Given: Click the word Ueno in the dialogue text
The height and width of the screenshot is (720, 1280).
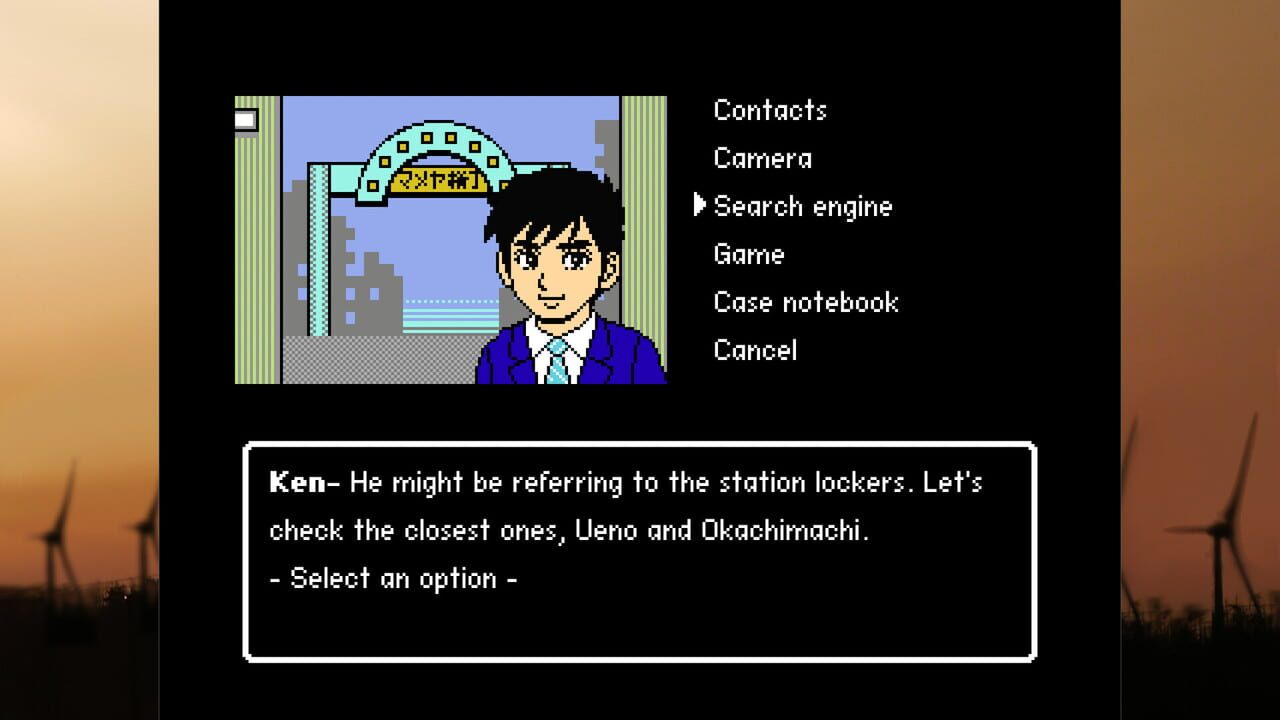Looking at the screenshot, I should pos(605,530).
